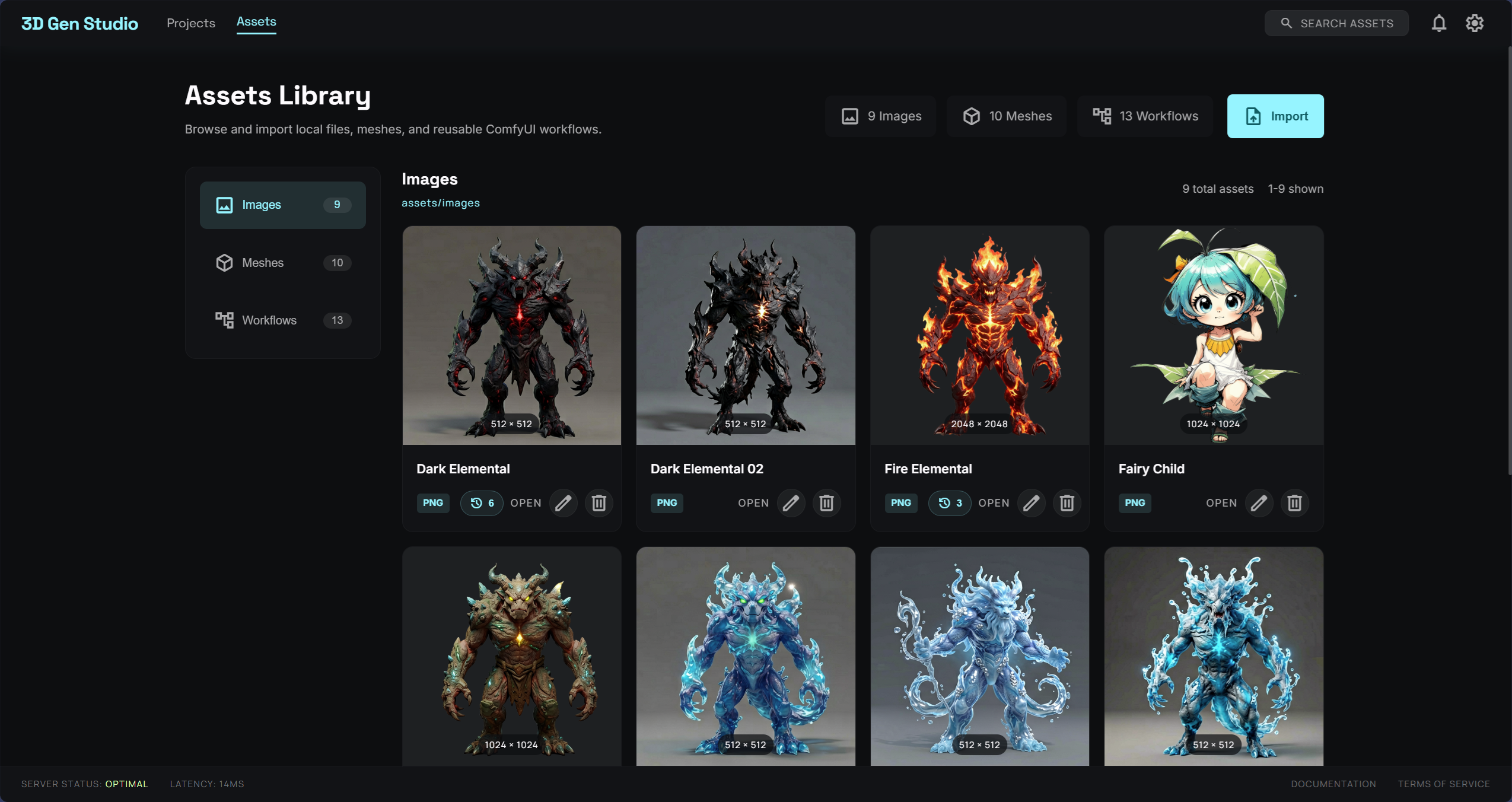Open application settings gear
Viewport: 1512px width, 802px height.
click(x=1474, y=23)
